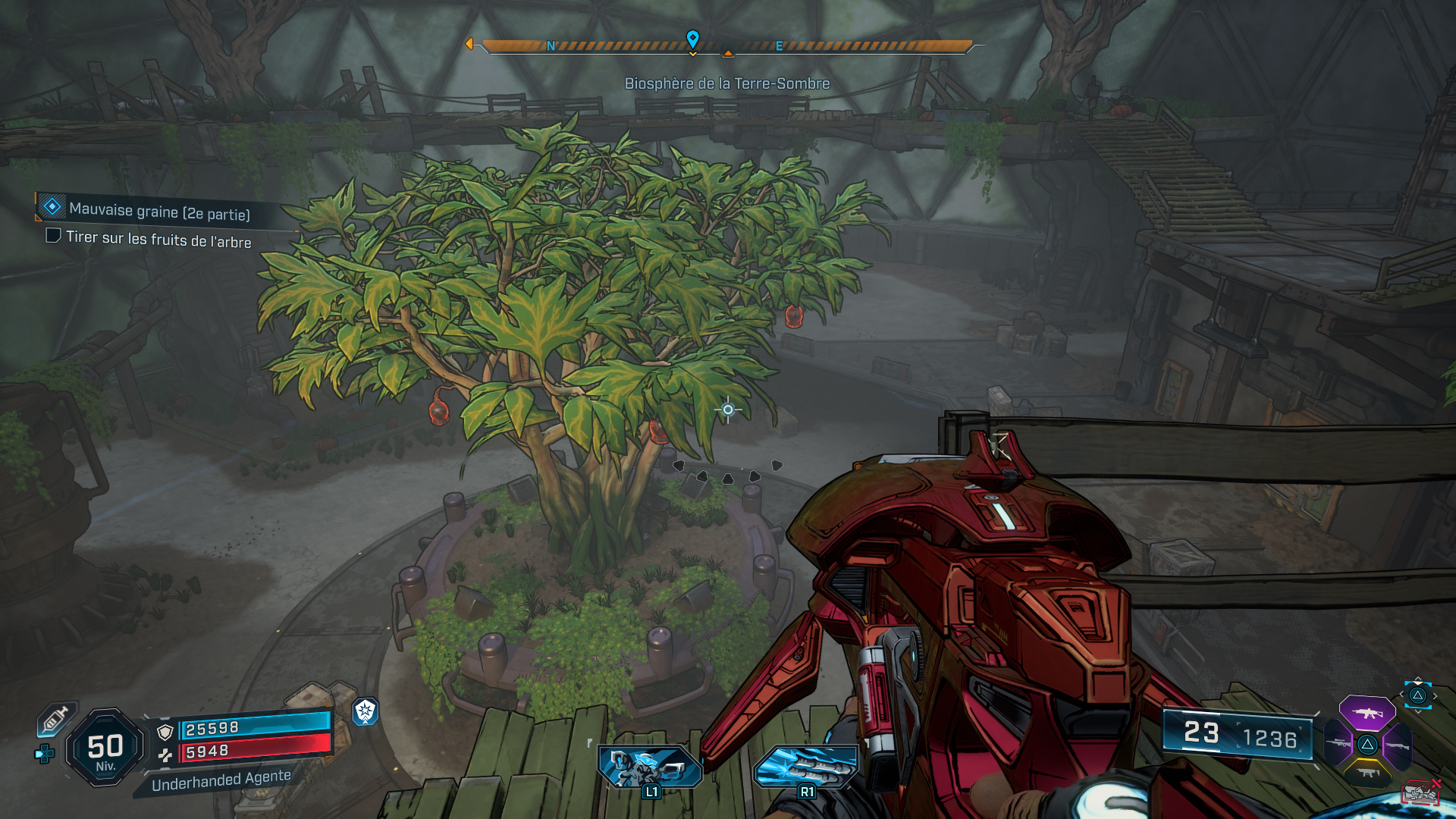Screen dimensions: 1456x819
Task: Check the 'Tirer sur les fruits de l'arbre' objective box
Action: pos(52,237)
